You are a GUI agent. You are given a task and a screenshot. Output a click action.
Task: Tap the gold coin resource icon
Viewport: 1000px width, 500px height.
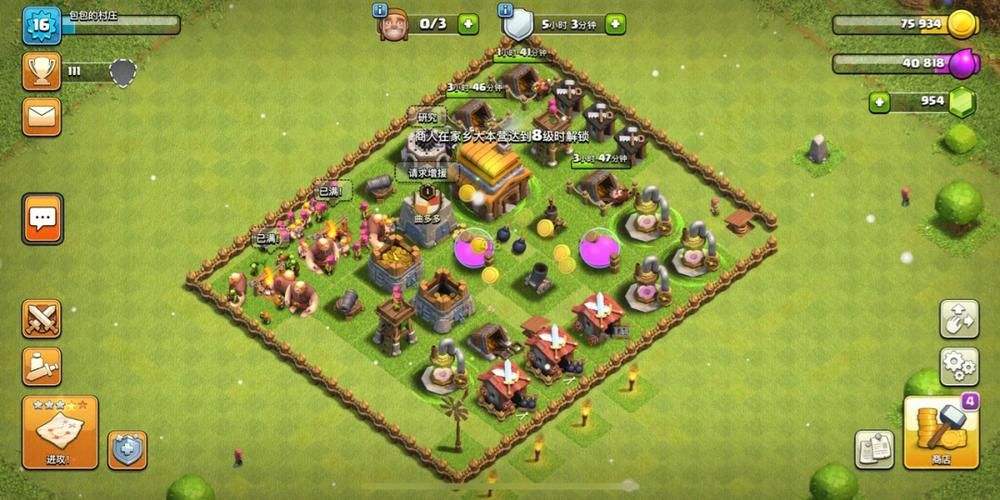click(962, 24)
